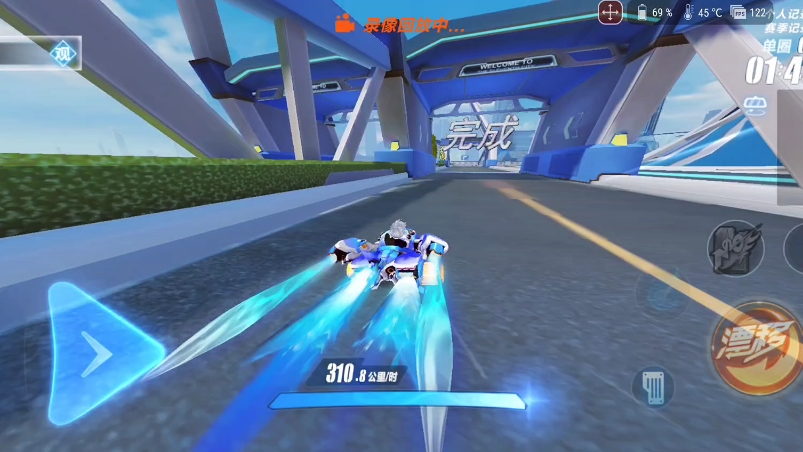Tap the orange 漂移 drift button
This screenshot has width=803, height=452.
point(752,340)
